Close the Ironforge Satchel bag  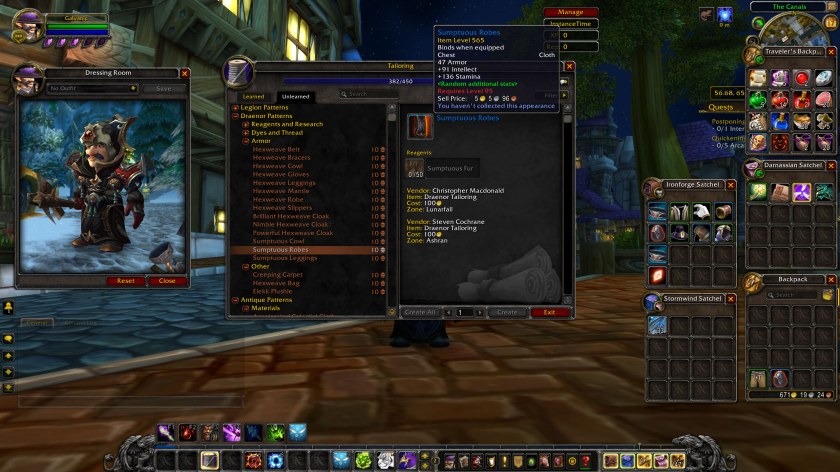[731, 185]
